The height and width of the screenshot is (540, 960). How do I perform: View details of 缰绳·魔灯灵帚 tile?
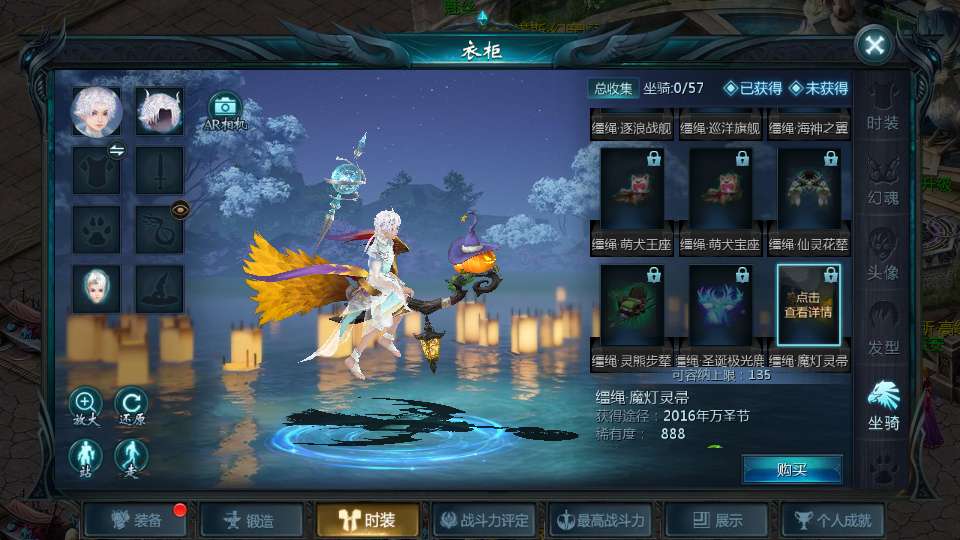(x=809, y=305)
